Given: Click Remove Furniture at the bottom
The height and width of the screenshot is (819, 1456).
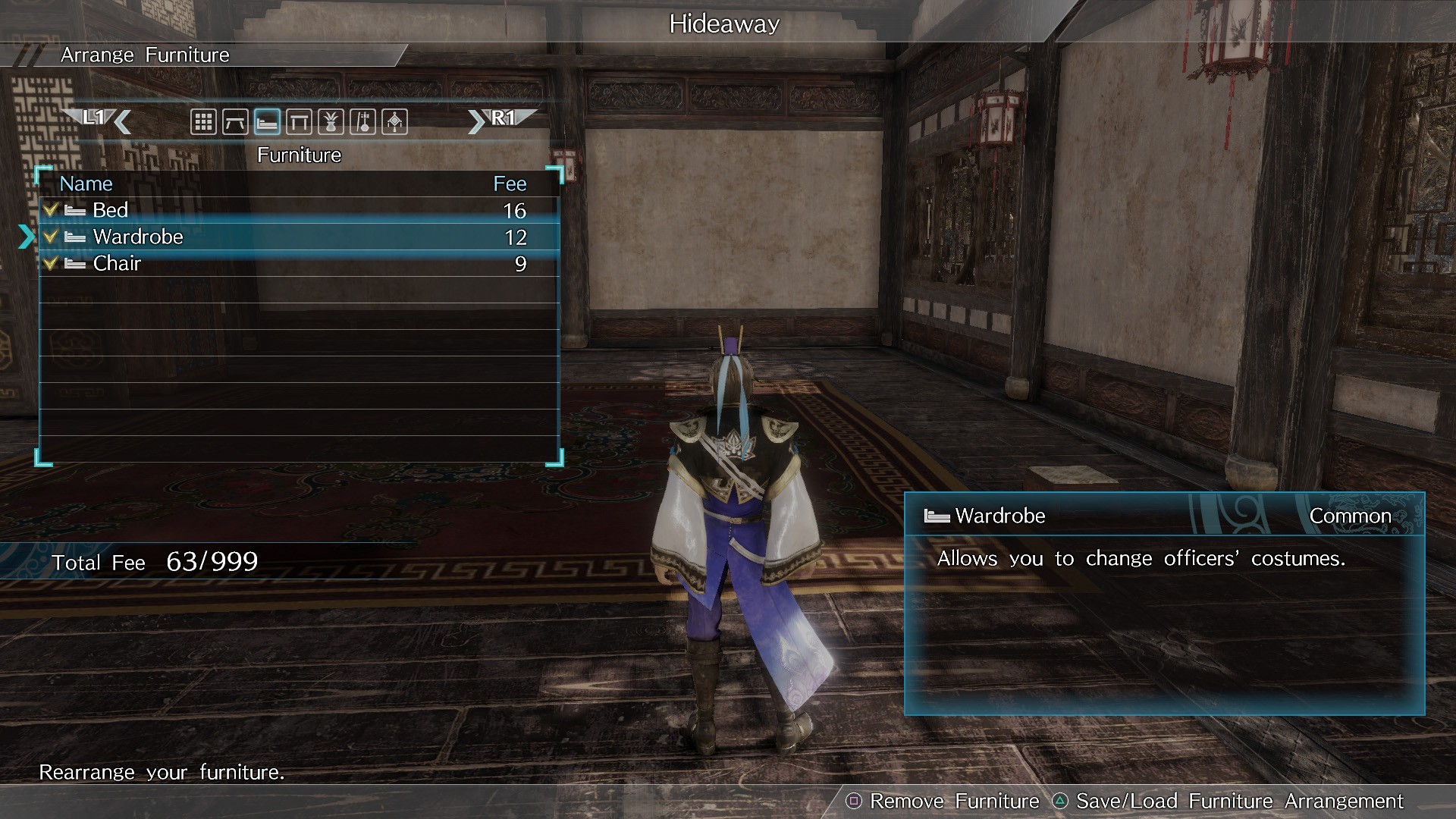Looking at the screenshot, I should pyautogui.click(x=952, y=801).
